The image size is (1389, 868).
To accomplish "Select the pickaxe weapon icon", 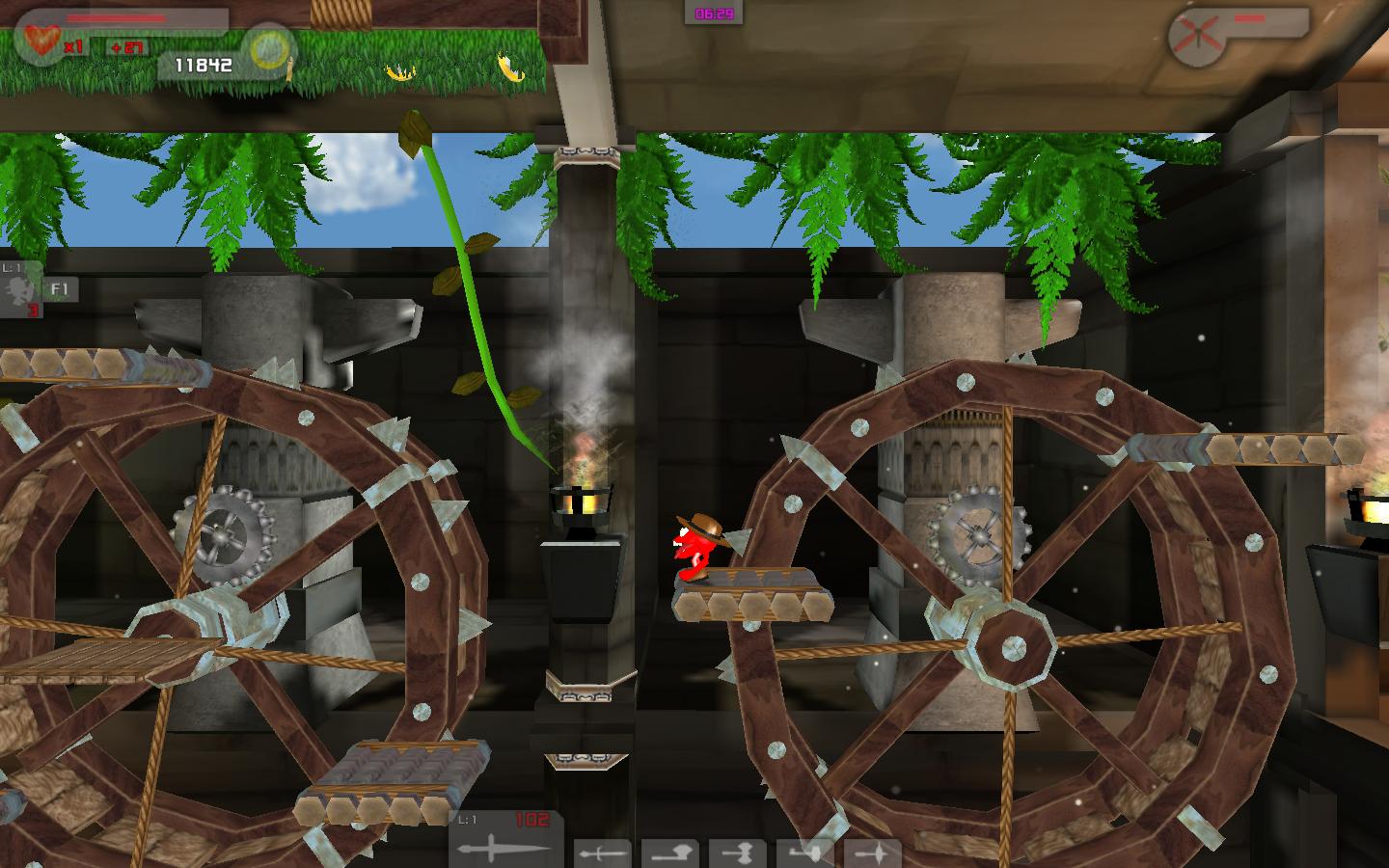I will (803, 853).
